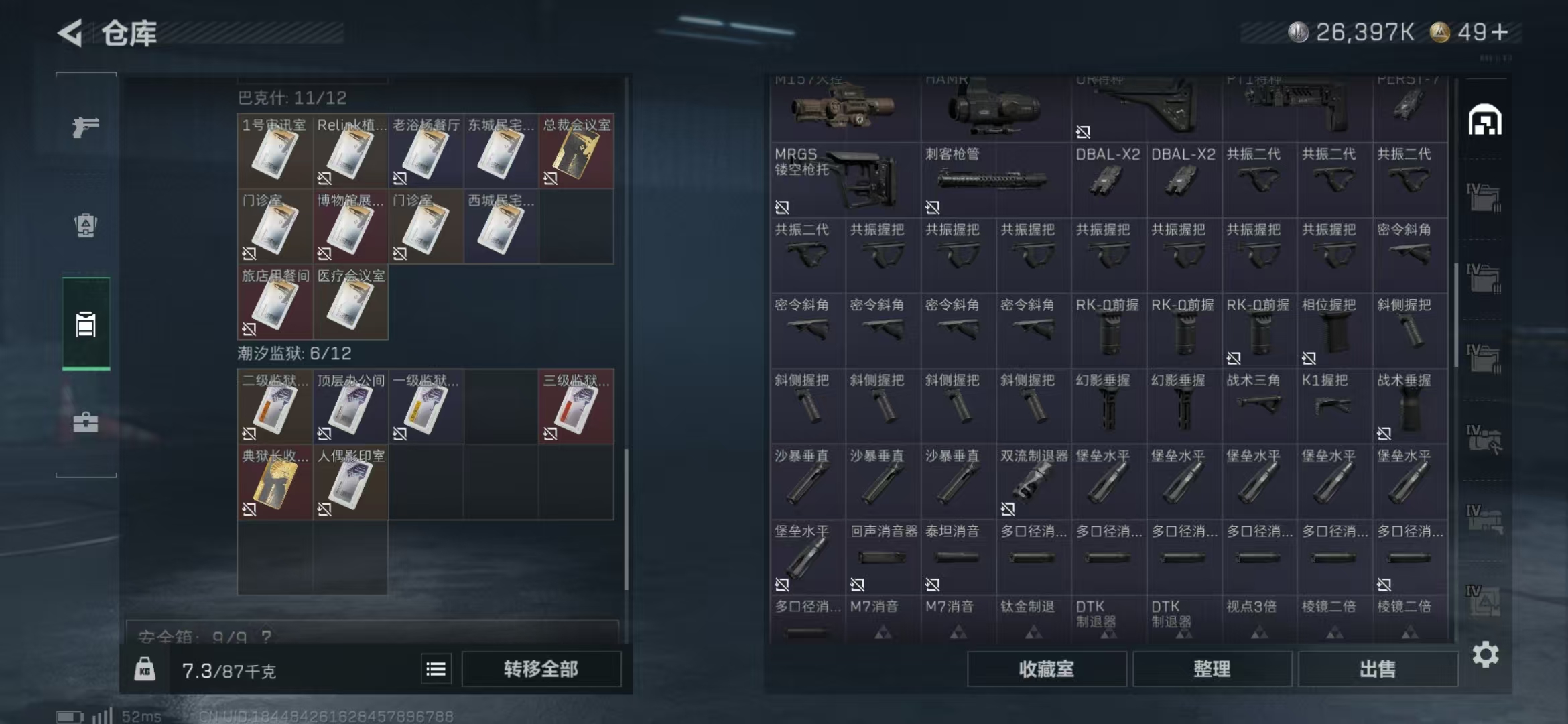The image size is (1568, 724).
Task: Open the list view icon beside 转移全部
Action: pos(434,668)
